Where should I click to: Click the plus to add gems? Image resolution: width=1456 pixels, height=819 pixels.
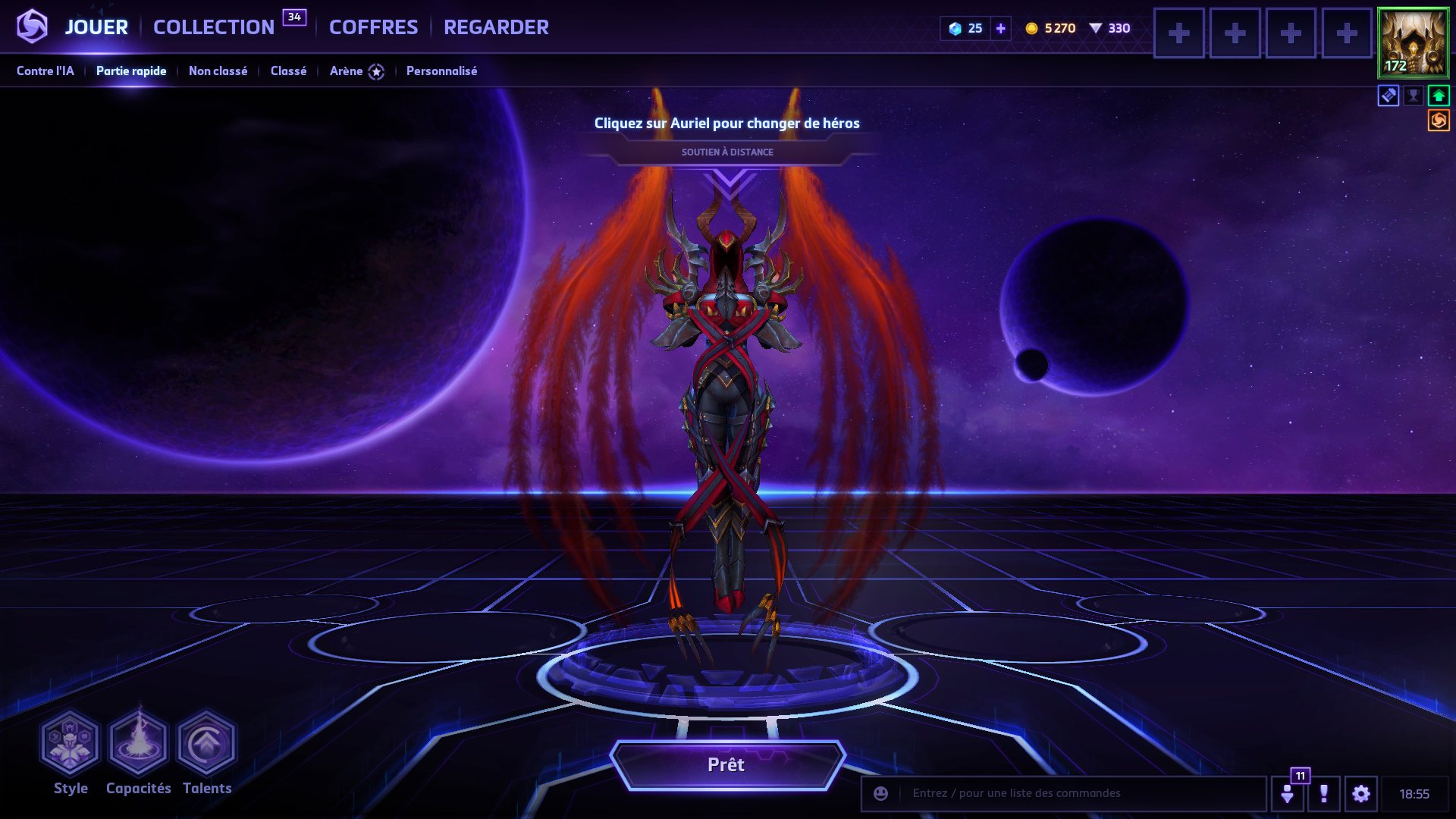click(x=1002, y=28)
